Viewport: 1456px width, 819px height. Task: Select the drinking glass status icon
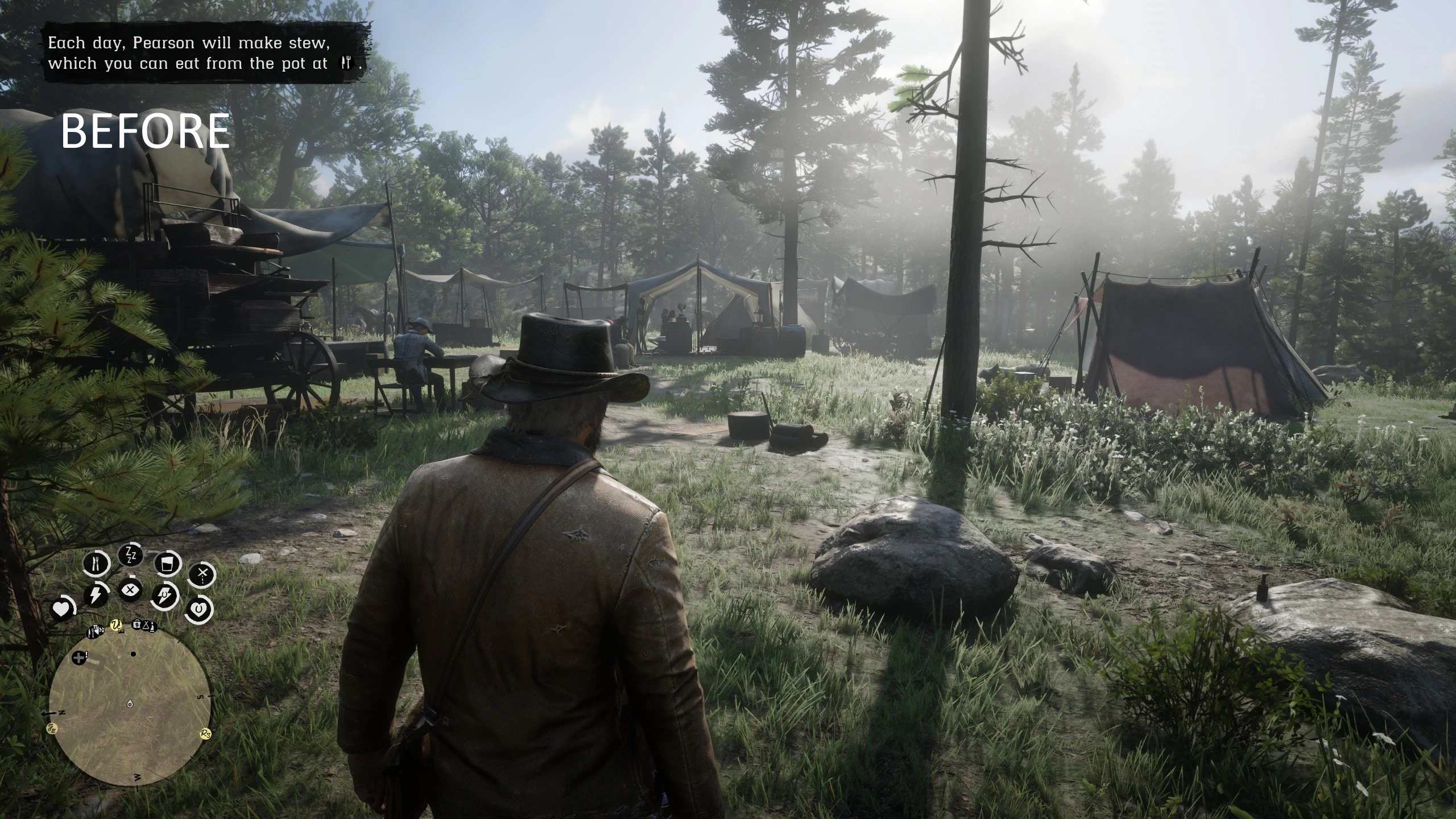[x=167, y=564]
